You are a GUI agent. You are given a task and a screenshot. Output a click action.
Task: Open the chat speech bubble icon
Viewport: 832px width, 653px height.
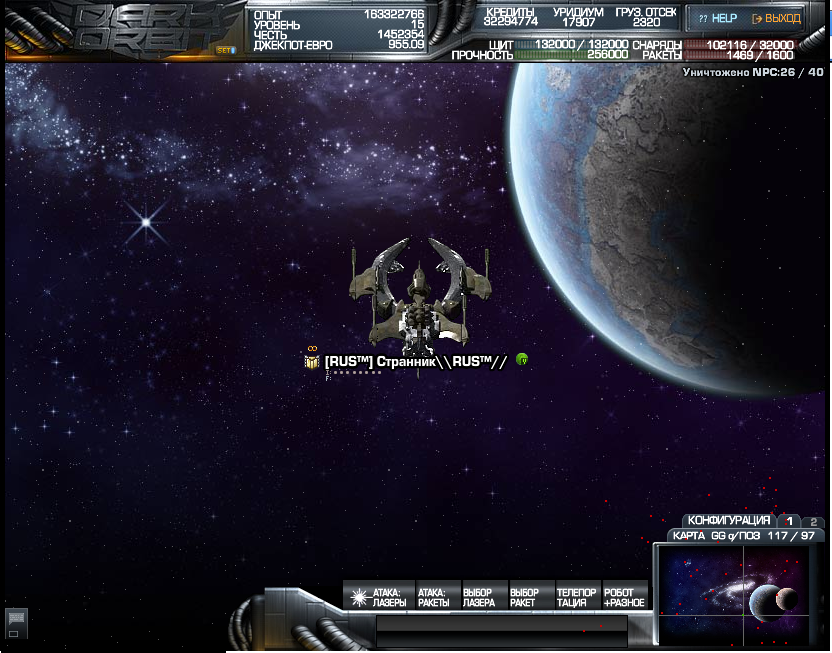(14, 620)
